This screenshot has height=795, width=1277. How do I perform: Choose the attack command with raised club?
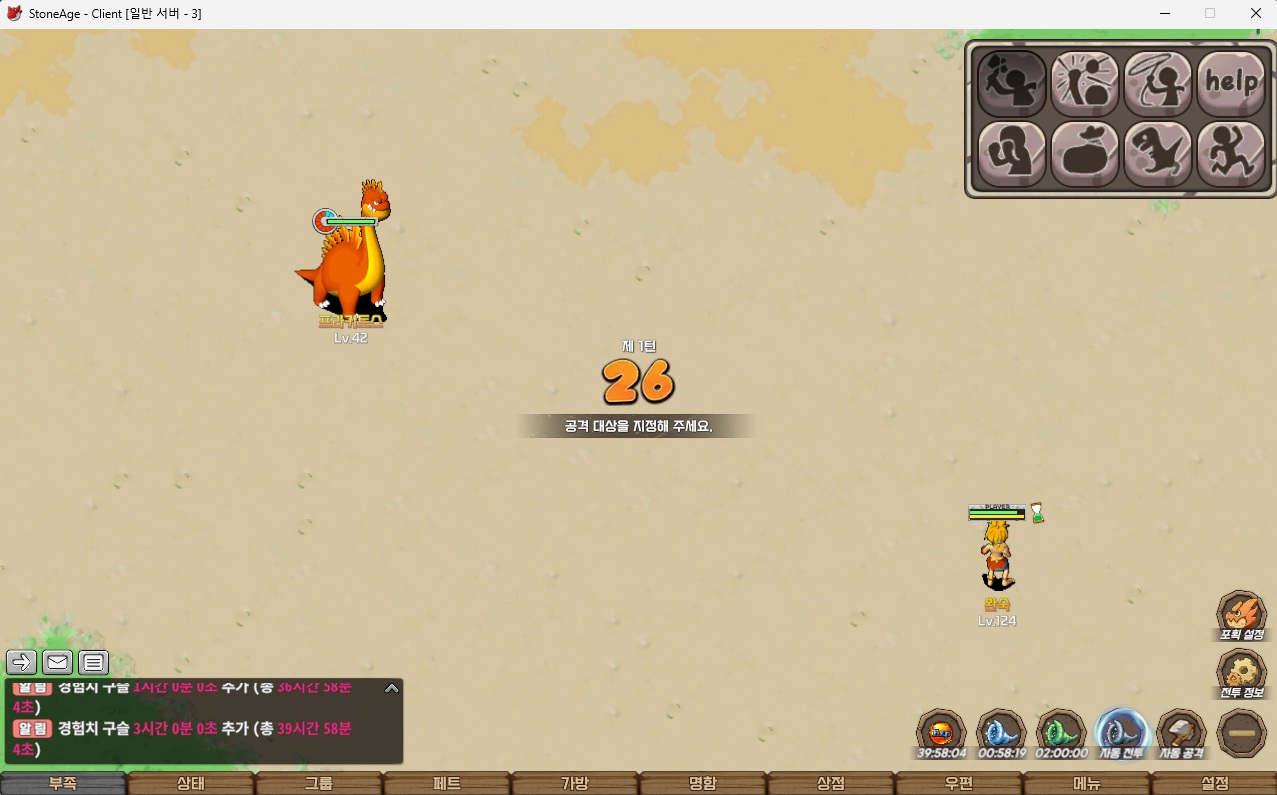1011,83
